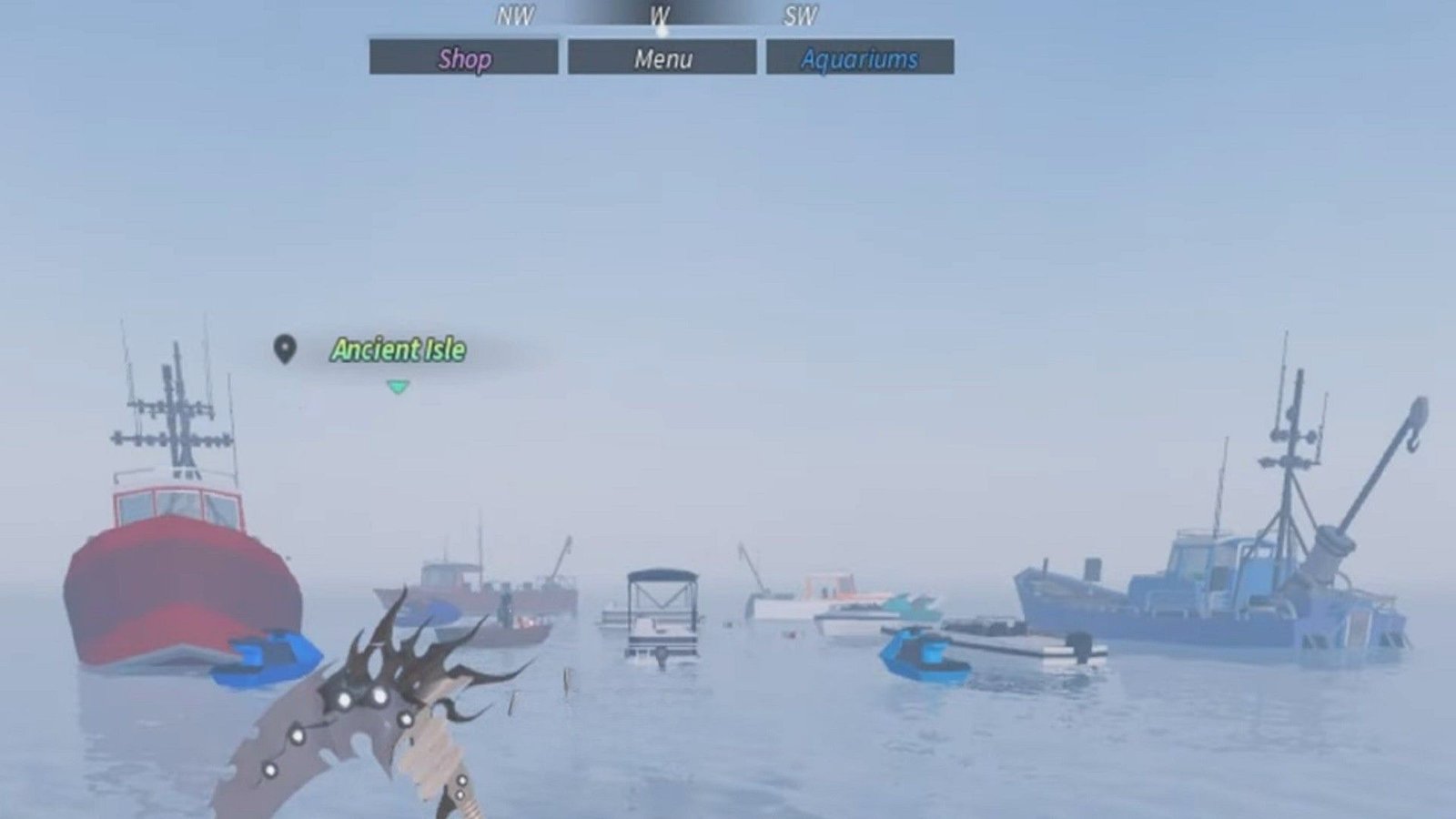This screenshot has width=1456, height=819.
Task: Click the compass W heading indicator
Action: pyautogui.click(x=661, y=15)
